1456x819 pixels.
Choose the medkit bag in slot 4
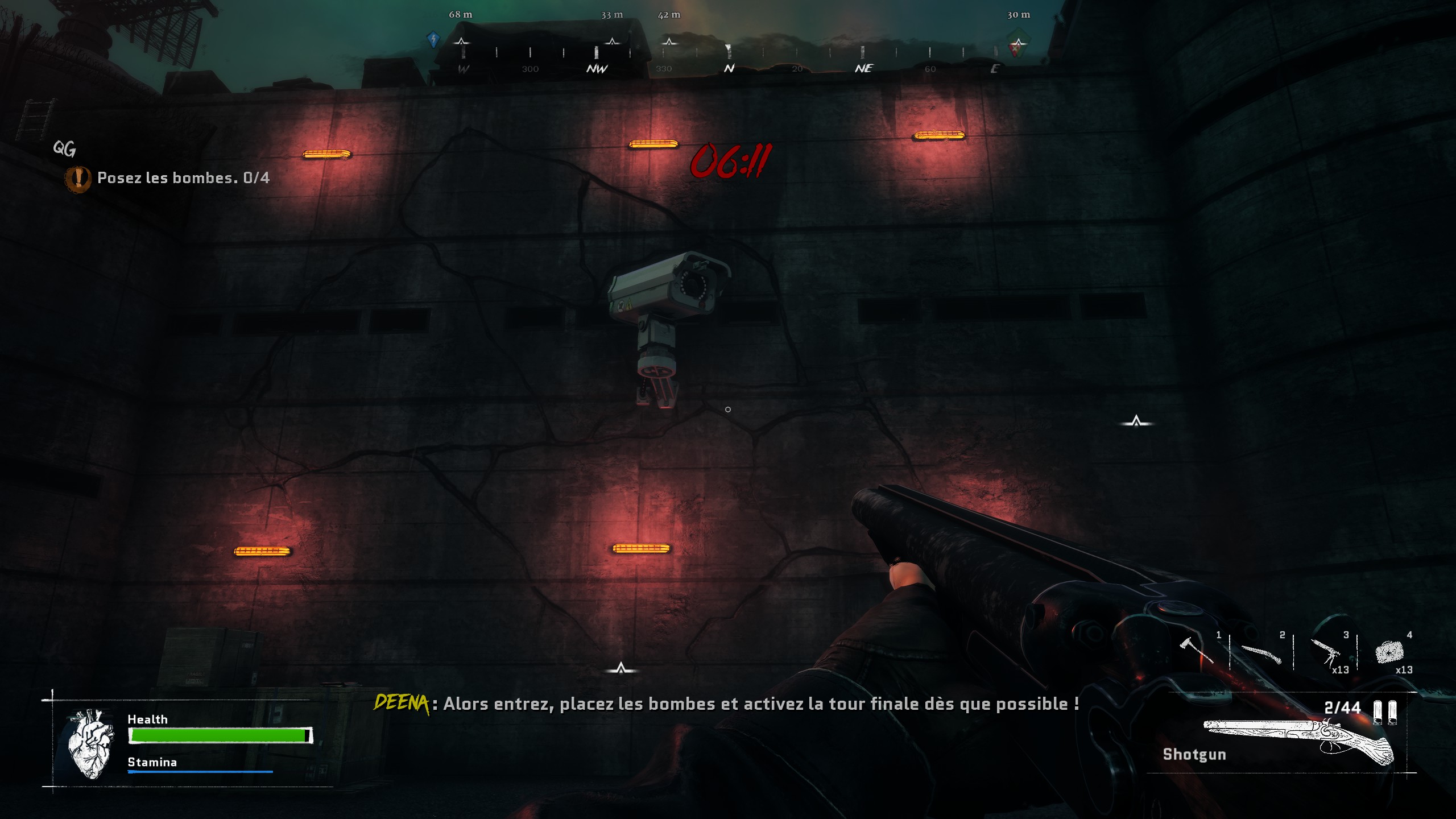tap(1389, 652)
